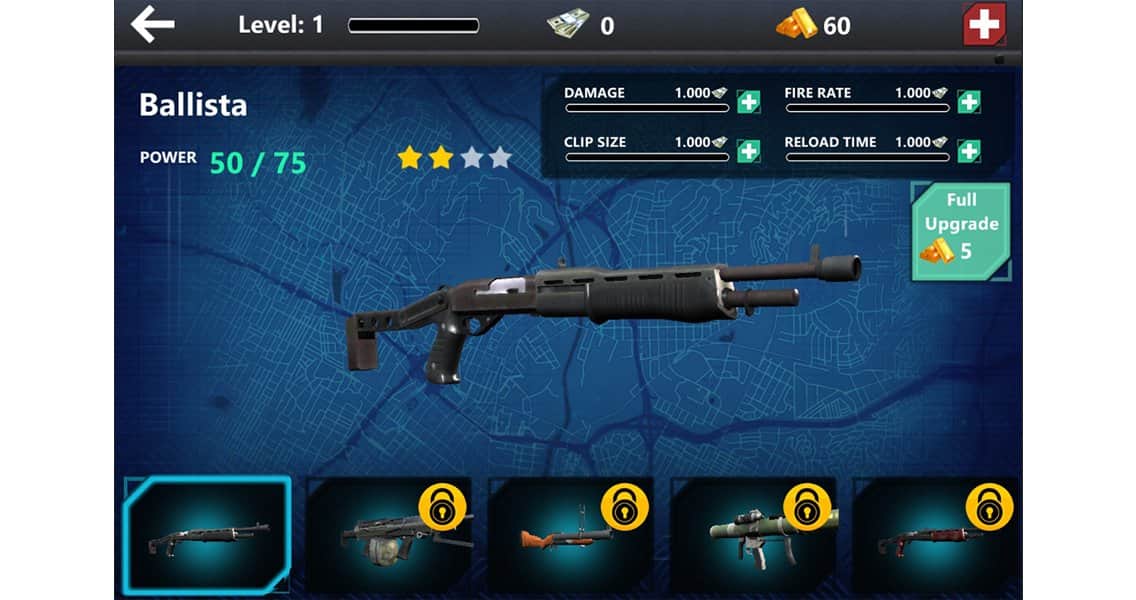The width and height of the screenshot is (1136, 600).
Task: Improve Reload Time via its plus button
Action: [968, 151]
